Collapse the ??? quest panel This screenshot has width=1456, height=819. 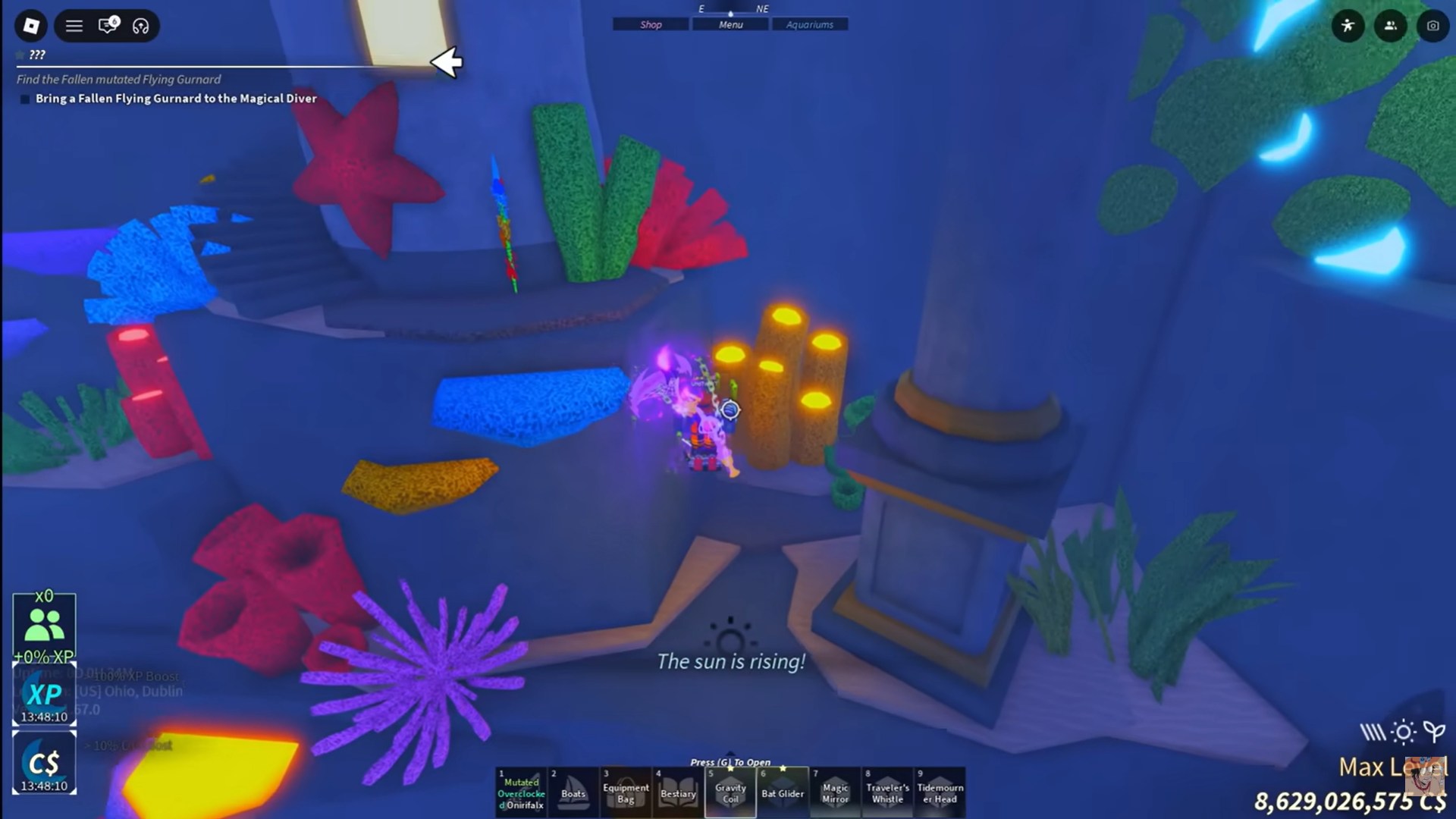pos(35,55)
